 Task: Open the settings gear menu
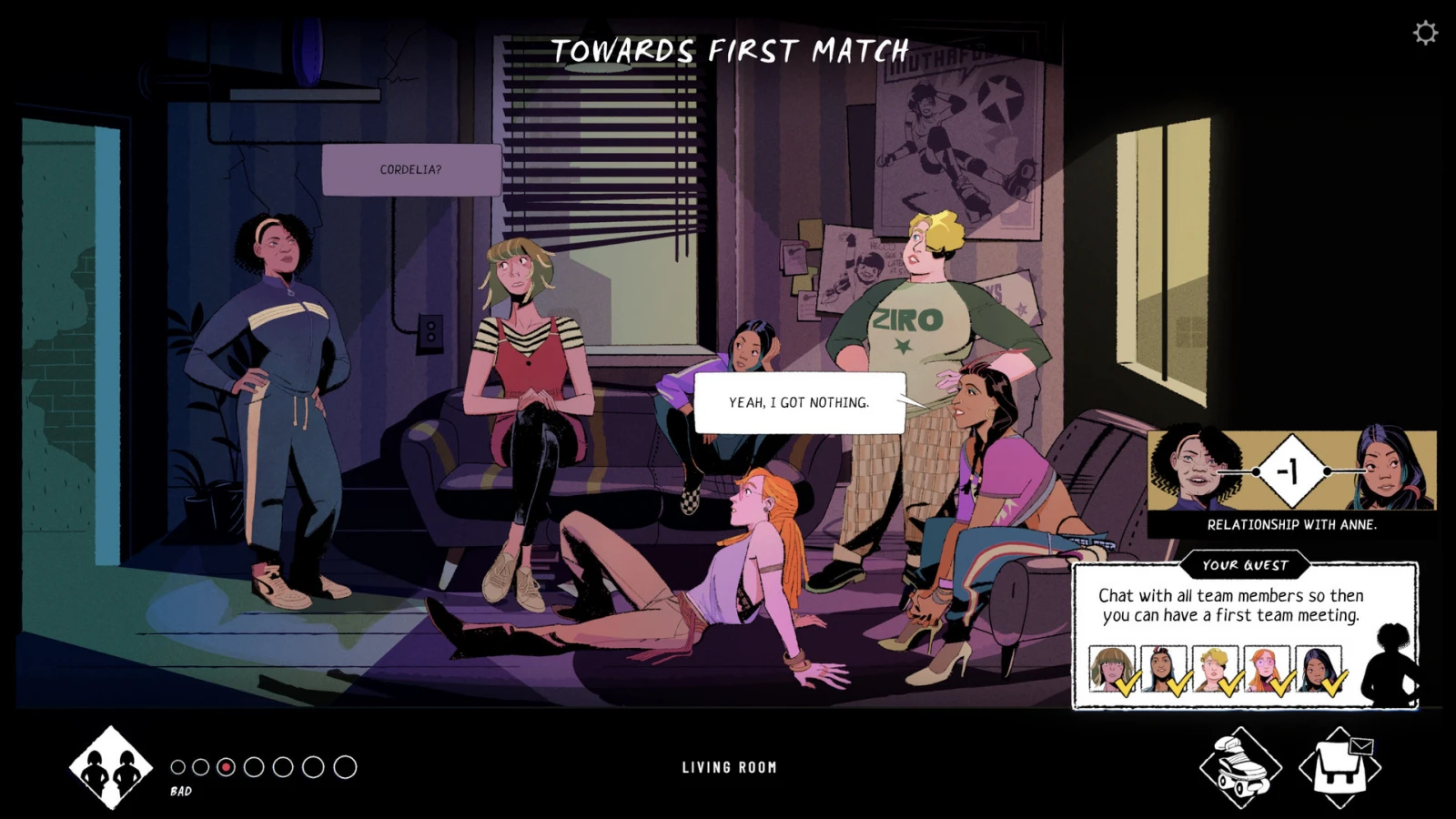[1425, 34]
